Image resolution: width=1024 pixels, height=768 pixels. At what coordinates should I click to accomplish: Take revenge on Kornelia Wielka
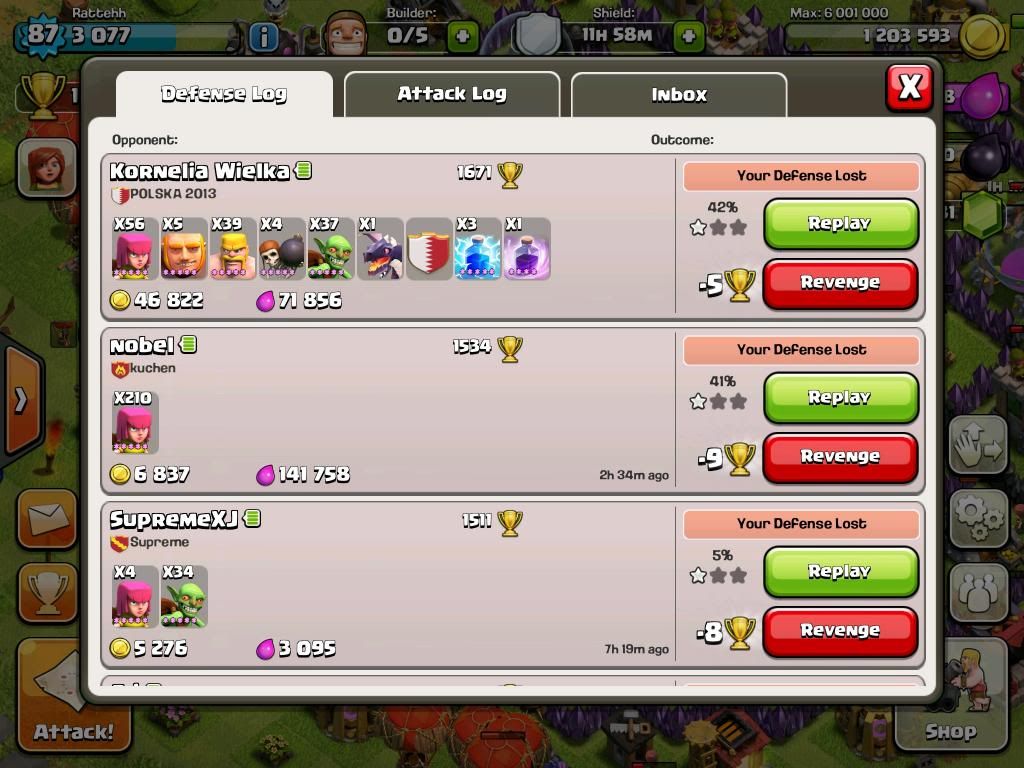click(x=840, y=283)
